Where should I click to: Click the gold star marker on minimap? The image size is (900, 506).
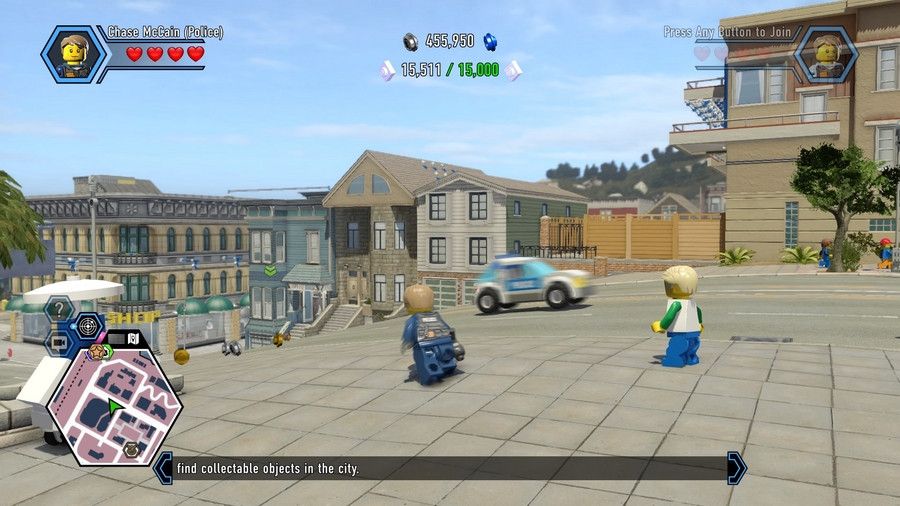[x=97, y=351]
